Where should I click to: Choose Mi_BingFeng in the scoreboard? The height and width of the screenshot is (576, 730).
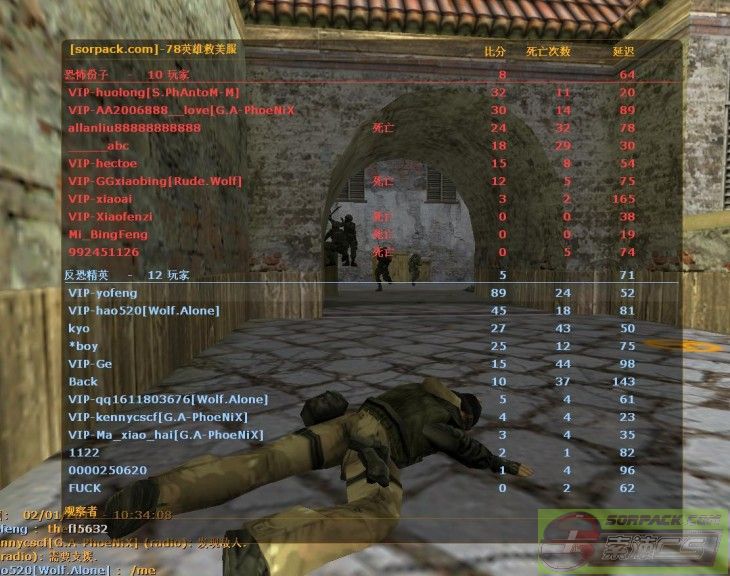point(107,235)
